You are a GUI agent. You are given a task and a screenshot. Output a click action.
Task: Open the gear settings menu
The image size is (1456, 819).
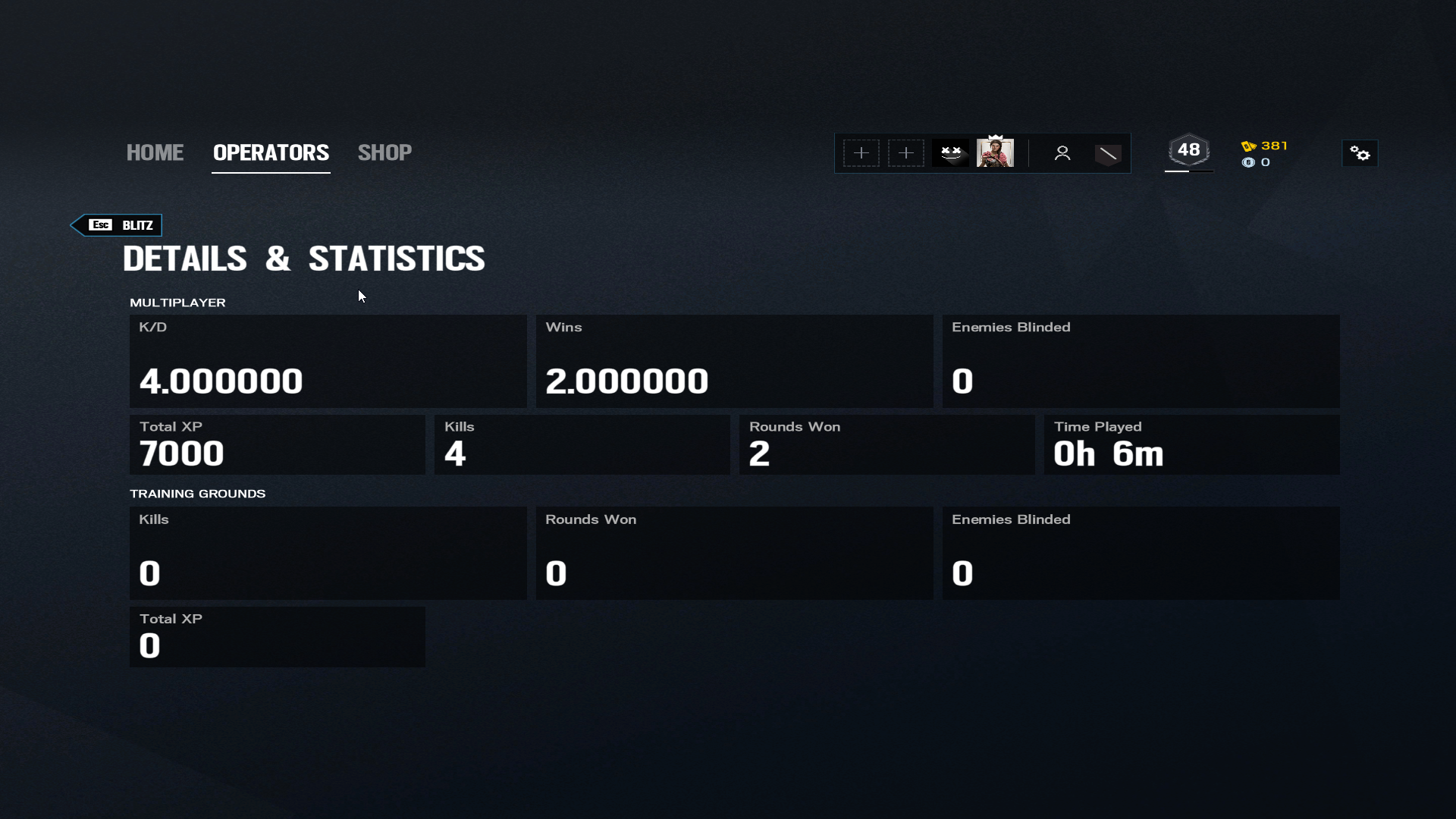point(1360,154)
